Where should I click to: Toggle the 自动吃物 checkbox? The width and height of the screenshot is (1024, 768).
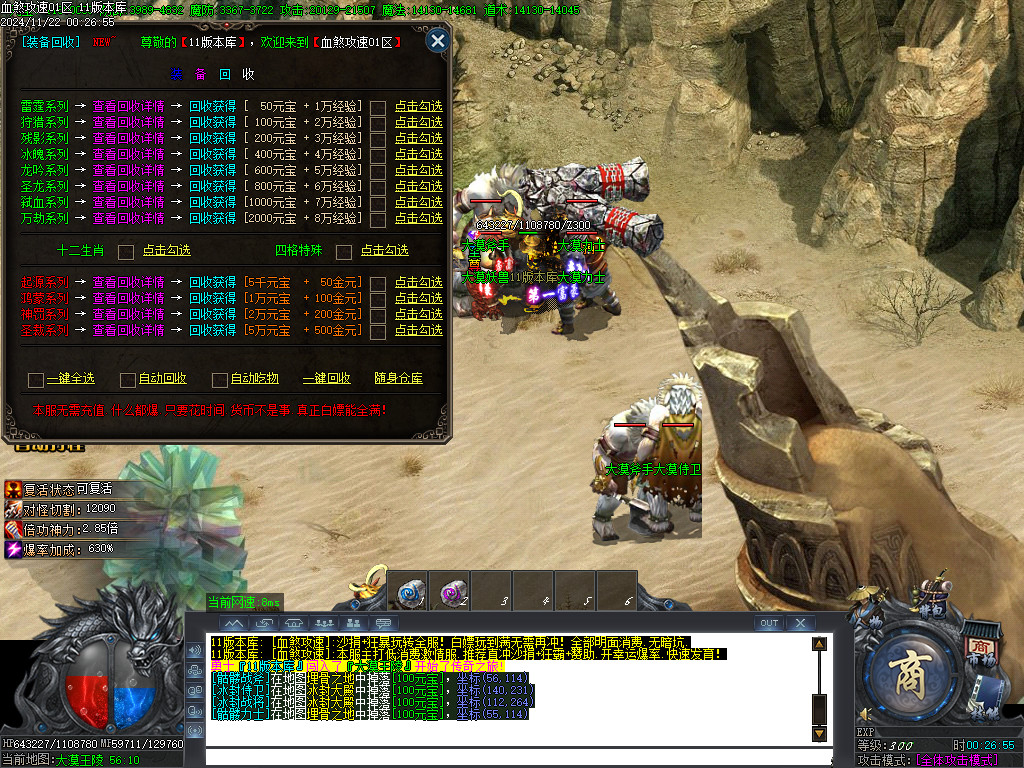point(219,379)
